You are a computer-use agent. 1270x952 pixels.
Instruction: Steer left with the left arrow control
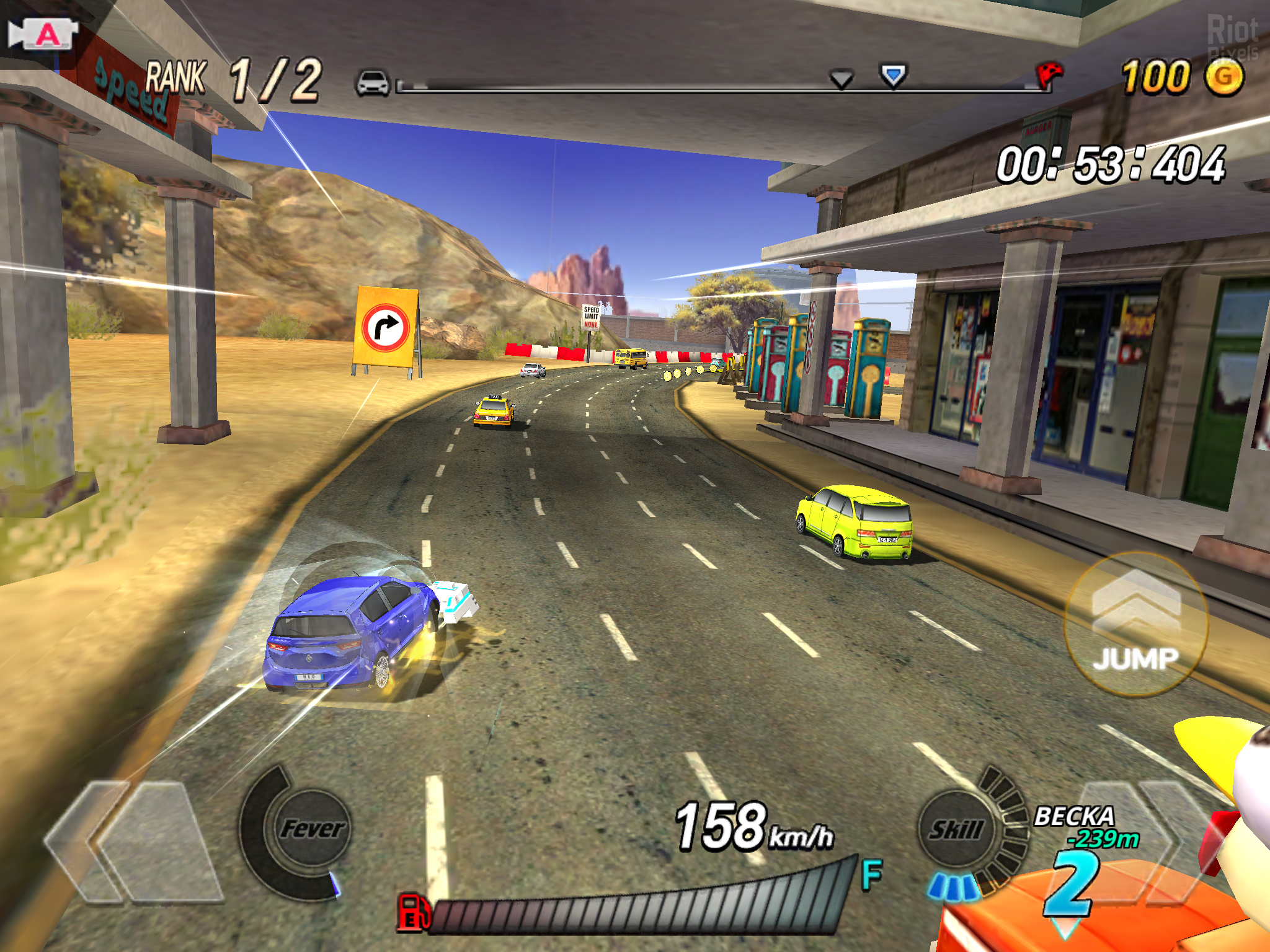[133, 840]
